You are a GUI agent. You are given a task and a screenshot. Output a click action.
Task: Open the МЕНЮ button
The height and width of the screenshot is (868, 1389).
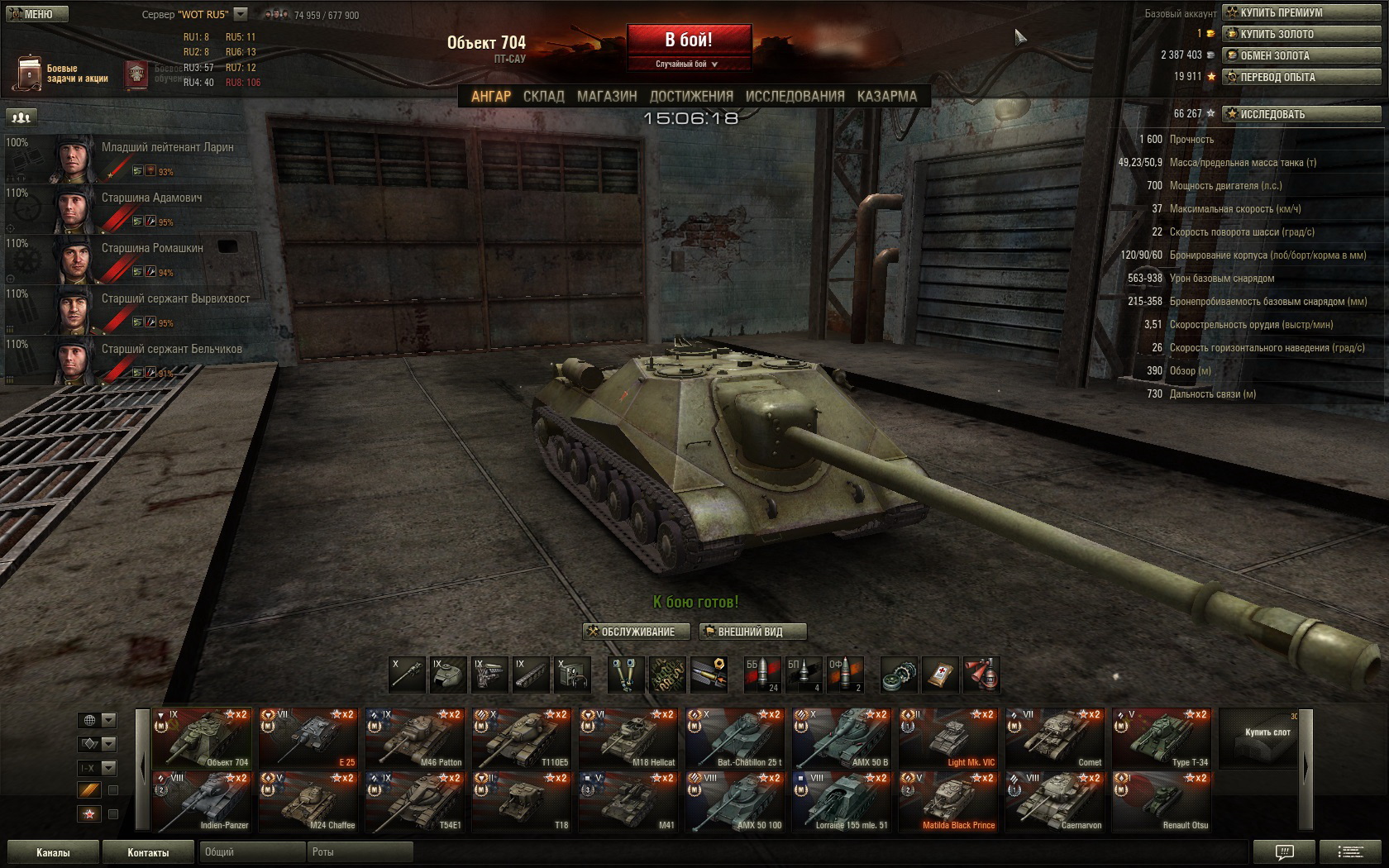pyautogui.click(x=35, y=14)
